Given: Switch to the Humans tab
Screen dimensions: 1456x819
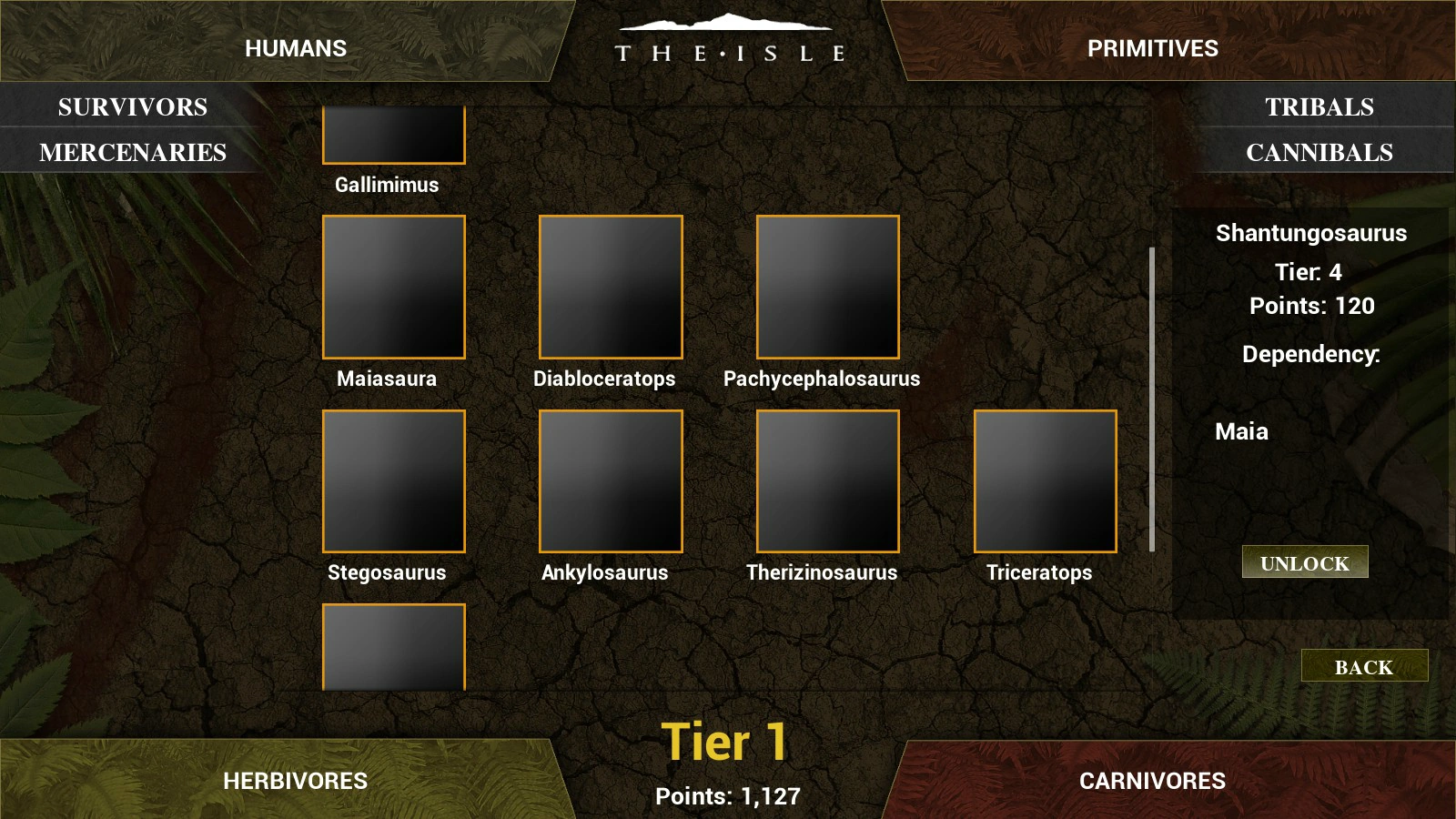Looking at the screenshot, I should point(298,47).
